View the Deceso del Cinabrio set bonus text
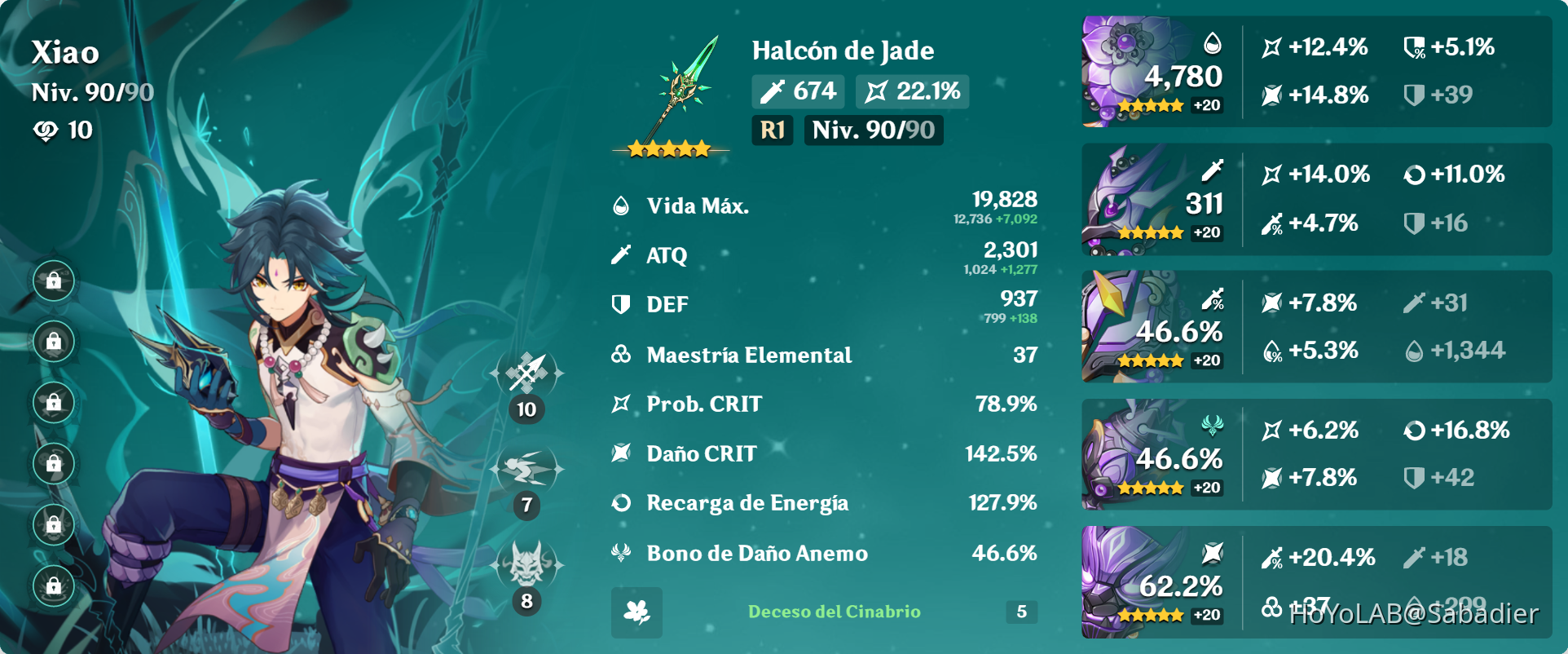The image size is (1568, 654). point(834,612)
